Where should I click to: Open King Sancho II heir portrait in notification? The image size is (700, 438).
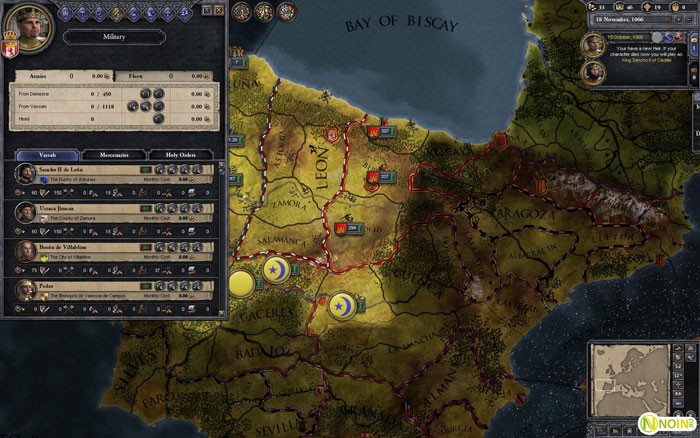tap(593, 44)
